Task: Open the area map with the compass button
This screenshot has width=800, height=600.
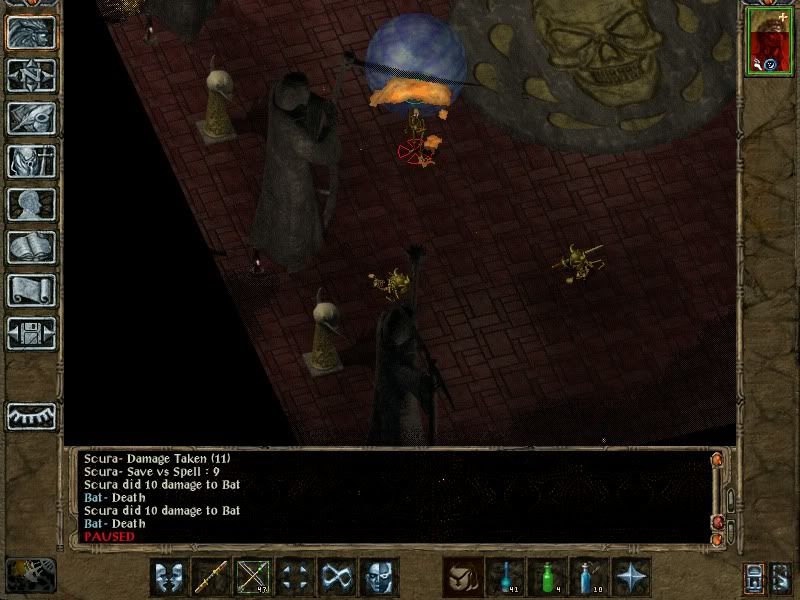Action: click(31, 75)
